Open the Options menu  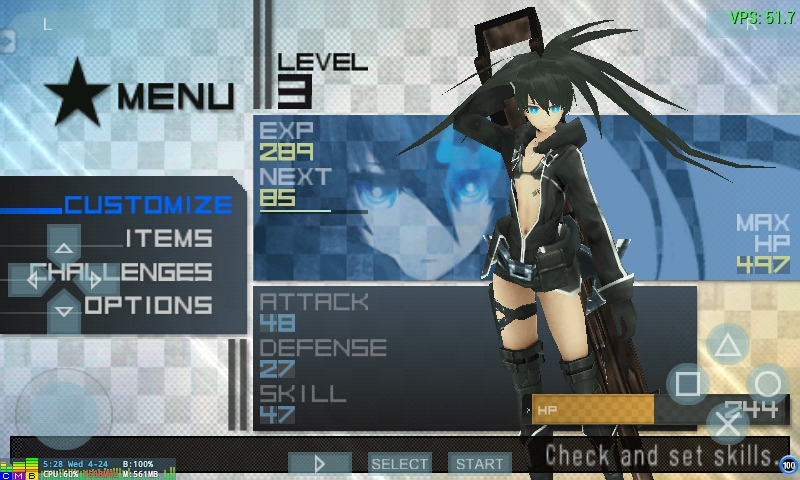[x=150, y=305]
